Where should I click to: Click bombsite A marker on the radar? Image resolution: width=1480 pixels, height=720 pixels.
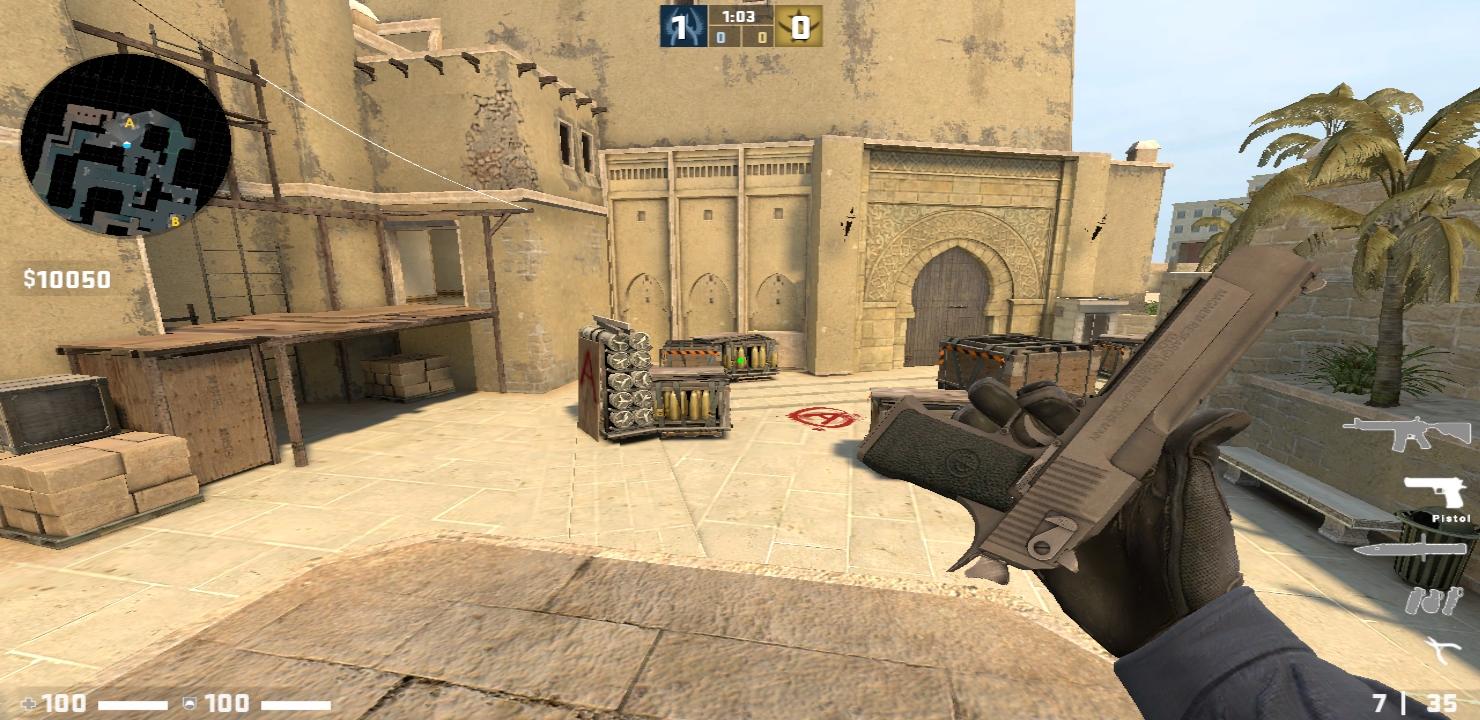[x=128, y=122]
